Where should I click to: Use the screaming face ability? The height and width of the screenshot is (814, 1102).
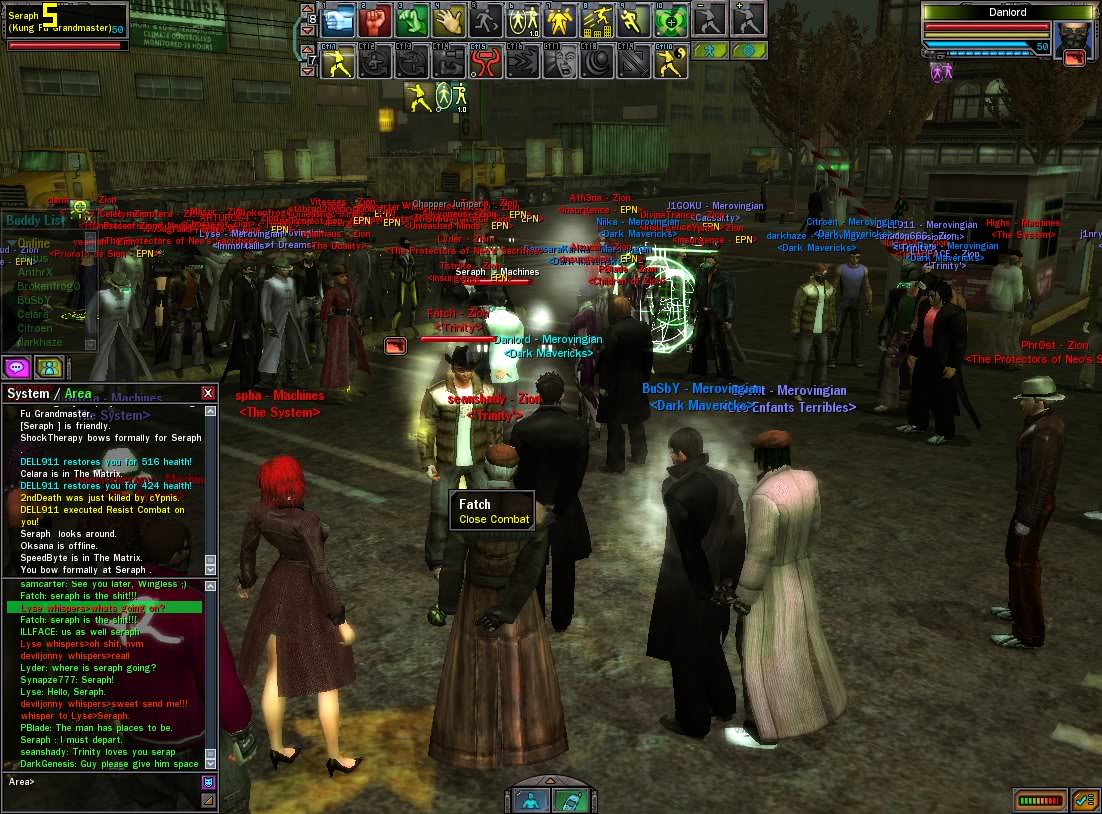point(559,62)
